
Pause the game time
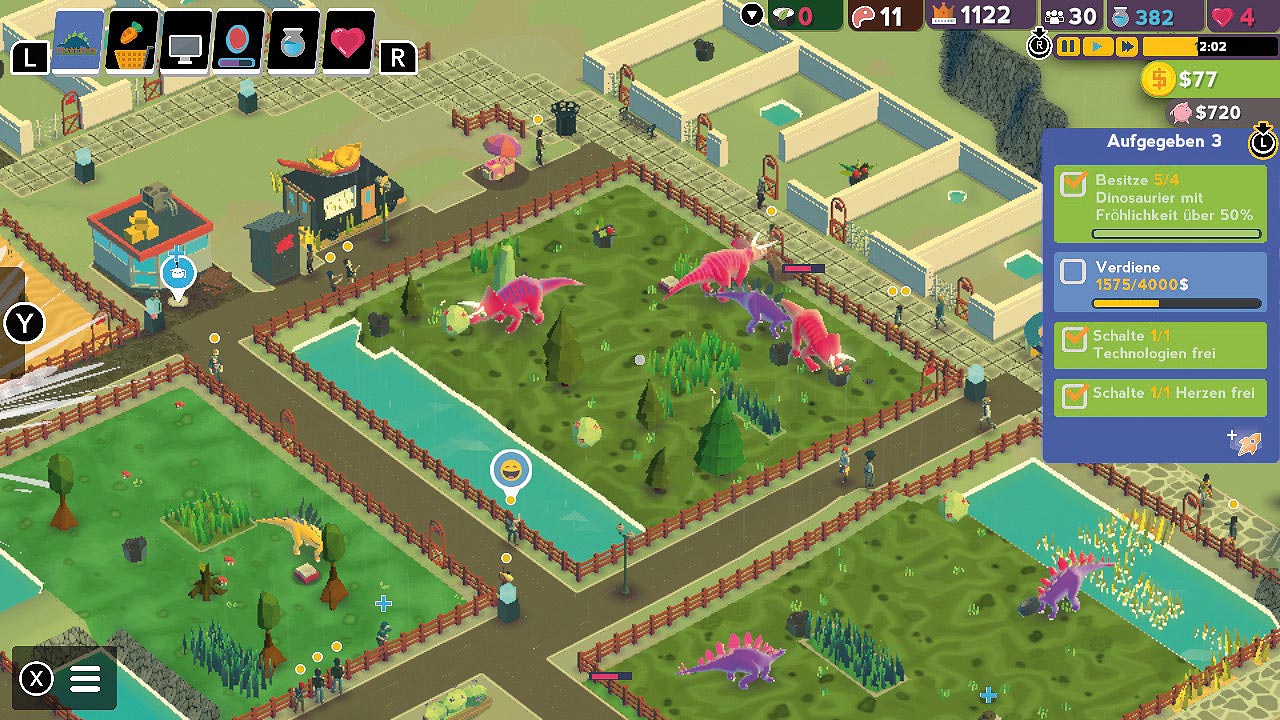(x=1069, y=47)
